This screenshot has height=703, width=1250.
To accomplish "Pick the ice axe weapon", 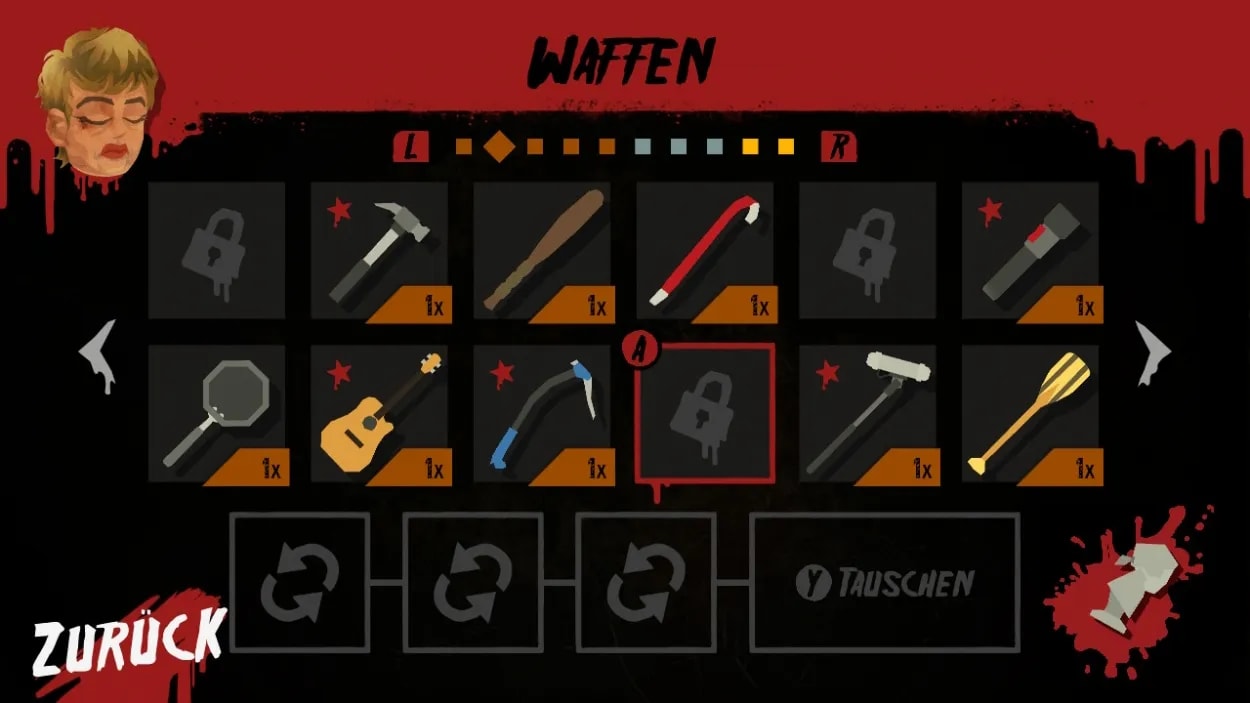I will [542, 415].
